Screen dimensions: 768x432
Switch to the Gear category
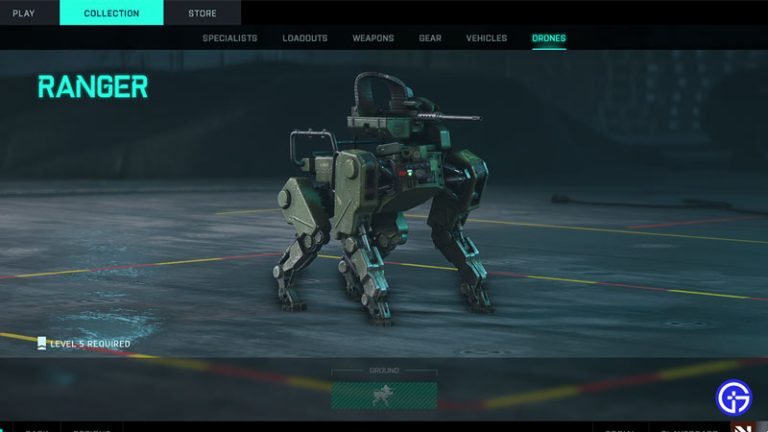[430, 39]
